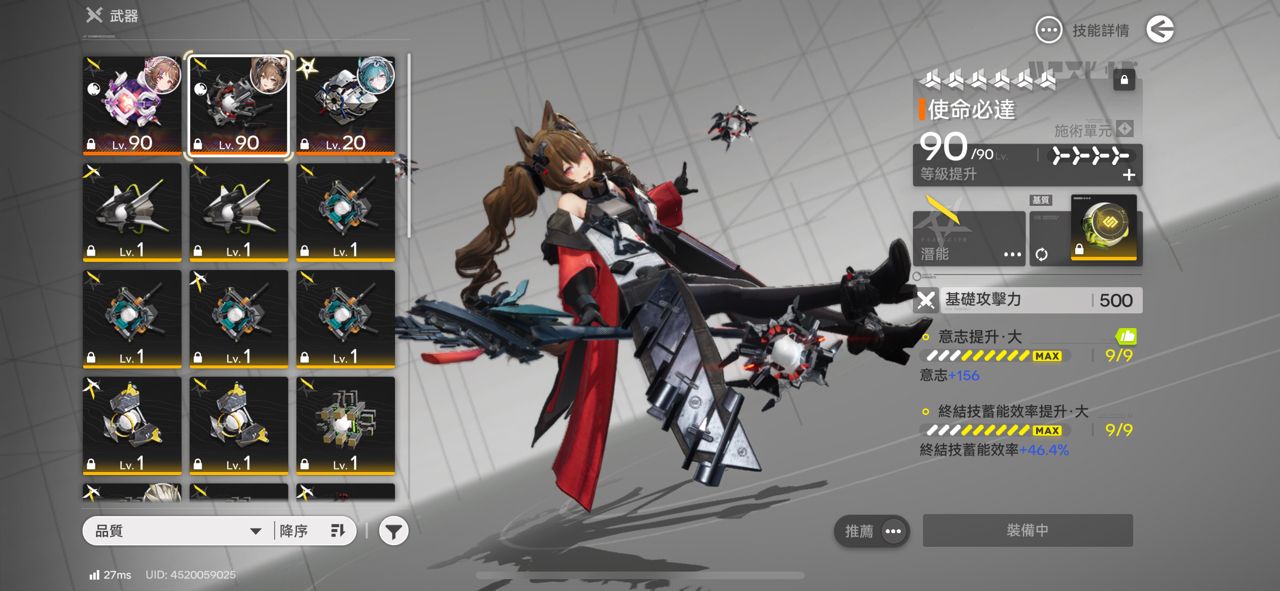The width and height of the screenshot is (1280, 591).
Task: Go back with the arrow button
Action: 1160,30
